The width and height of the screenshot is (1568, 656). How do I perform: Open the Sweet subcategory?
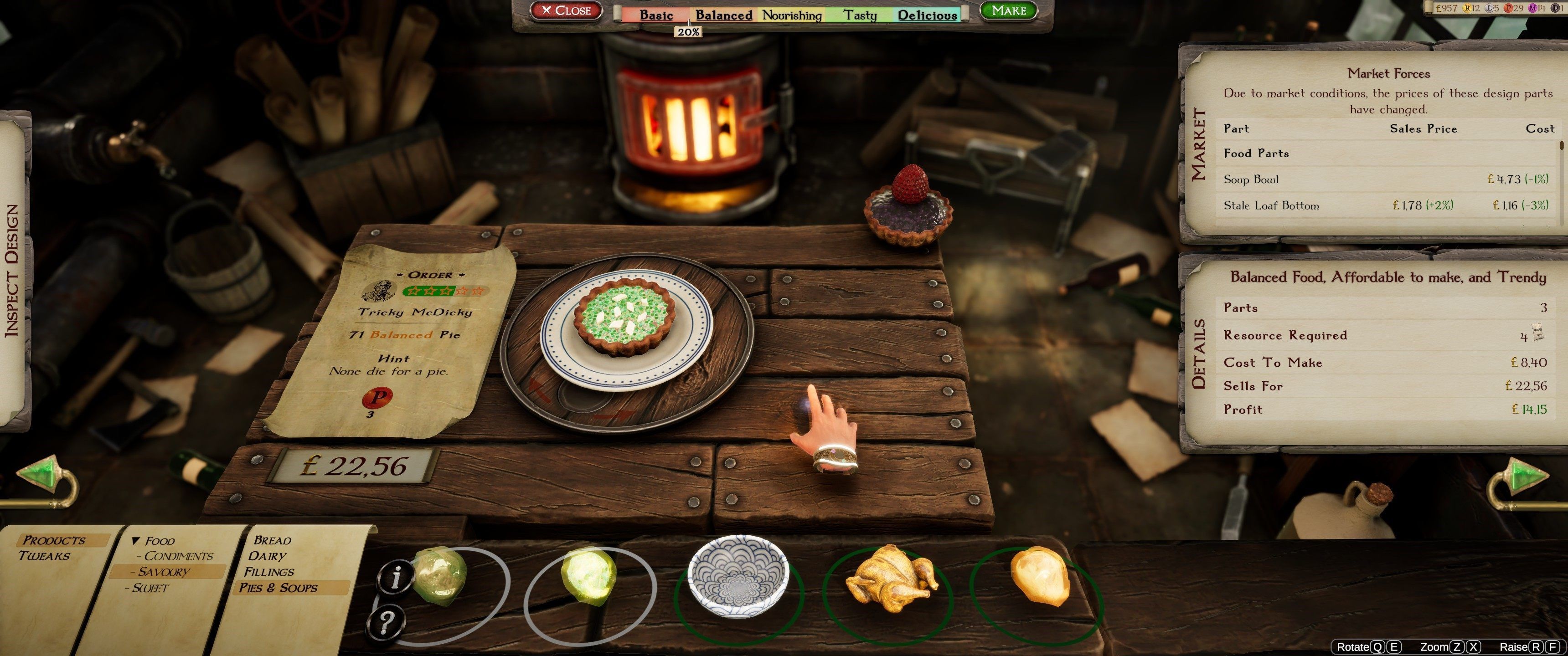tap(150, 588)
